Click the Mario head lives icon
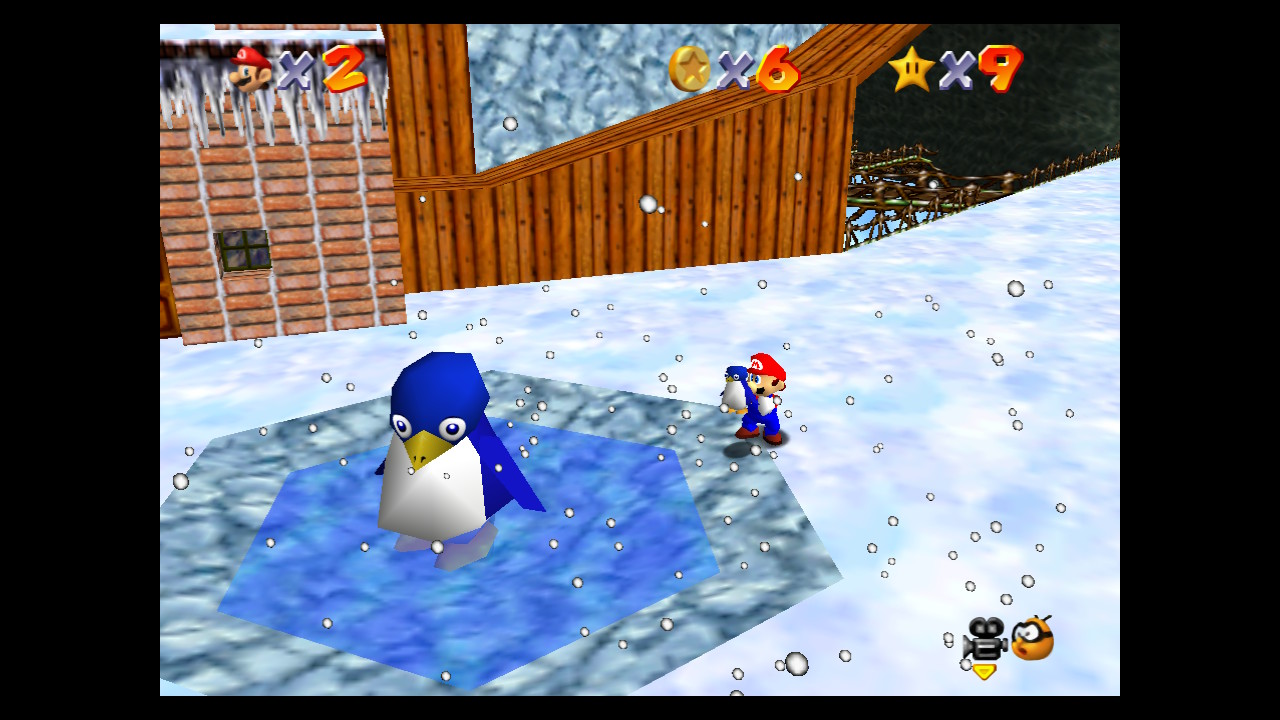The image size is (1280, 720). click(x=250, y=68)
